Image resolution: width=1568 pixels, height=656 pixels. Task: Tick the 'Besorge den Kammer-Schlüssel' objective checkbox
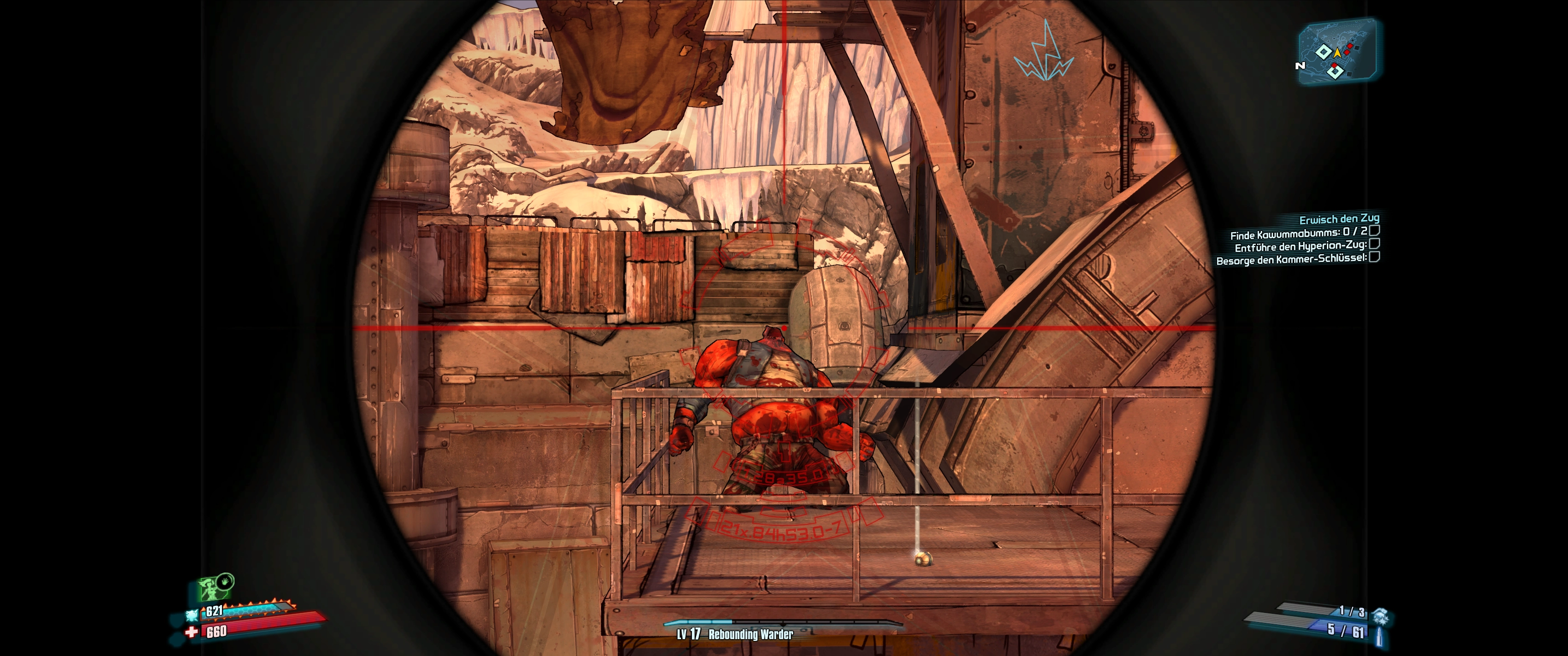click(x=1374, y=257)
